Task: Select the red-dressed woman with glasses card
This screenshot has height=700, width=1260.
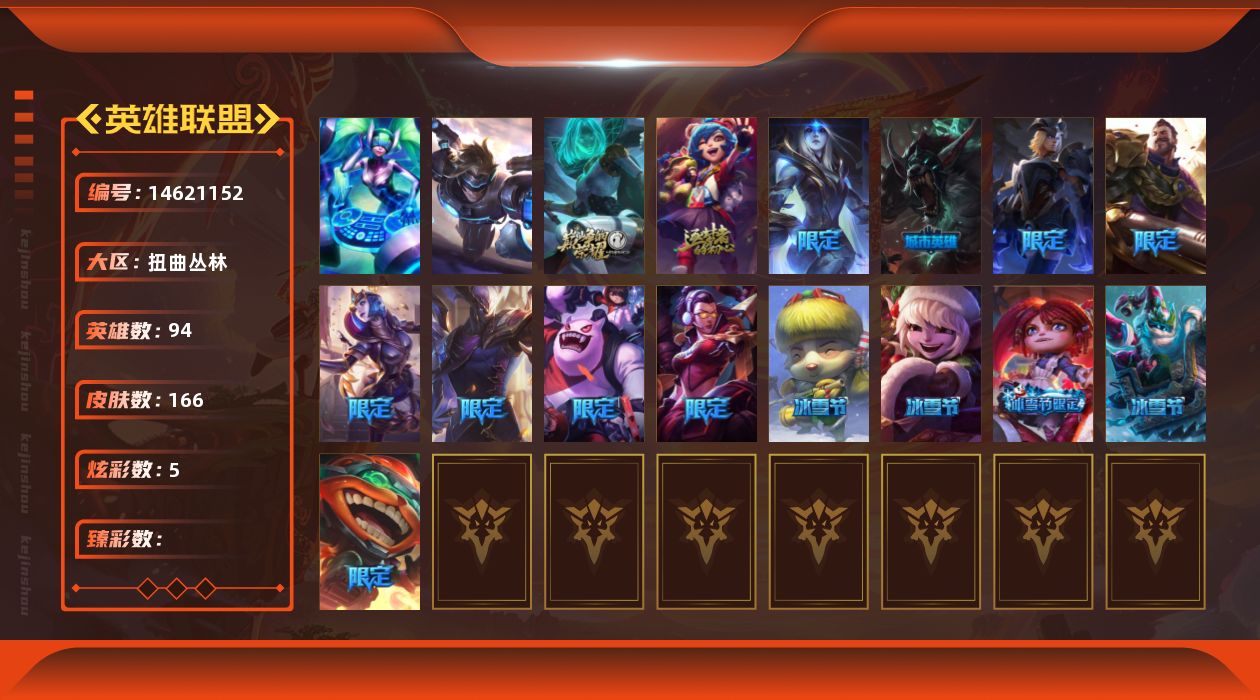Action: tap(706, 364)
